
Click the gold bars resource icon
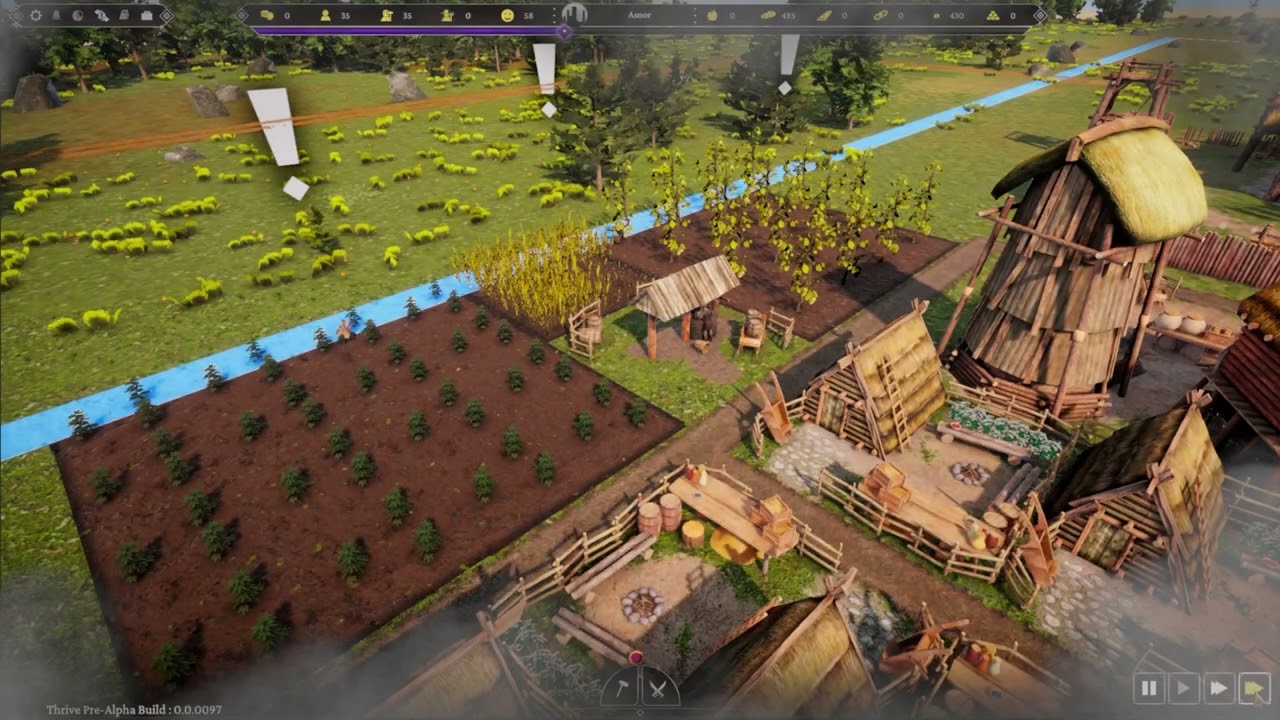(x=992, y=16)
